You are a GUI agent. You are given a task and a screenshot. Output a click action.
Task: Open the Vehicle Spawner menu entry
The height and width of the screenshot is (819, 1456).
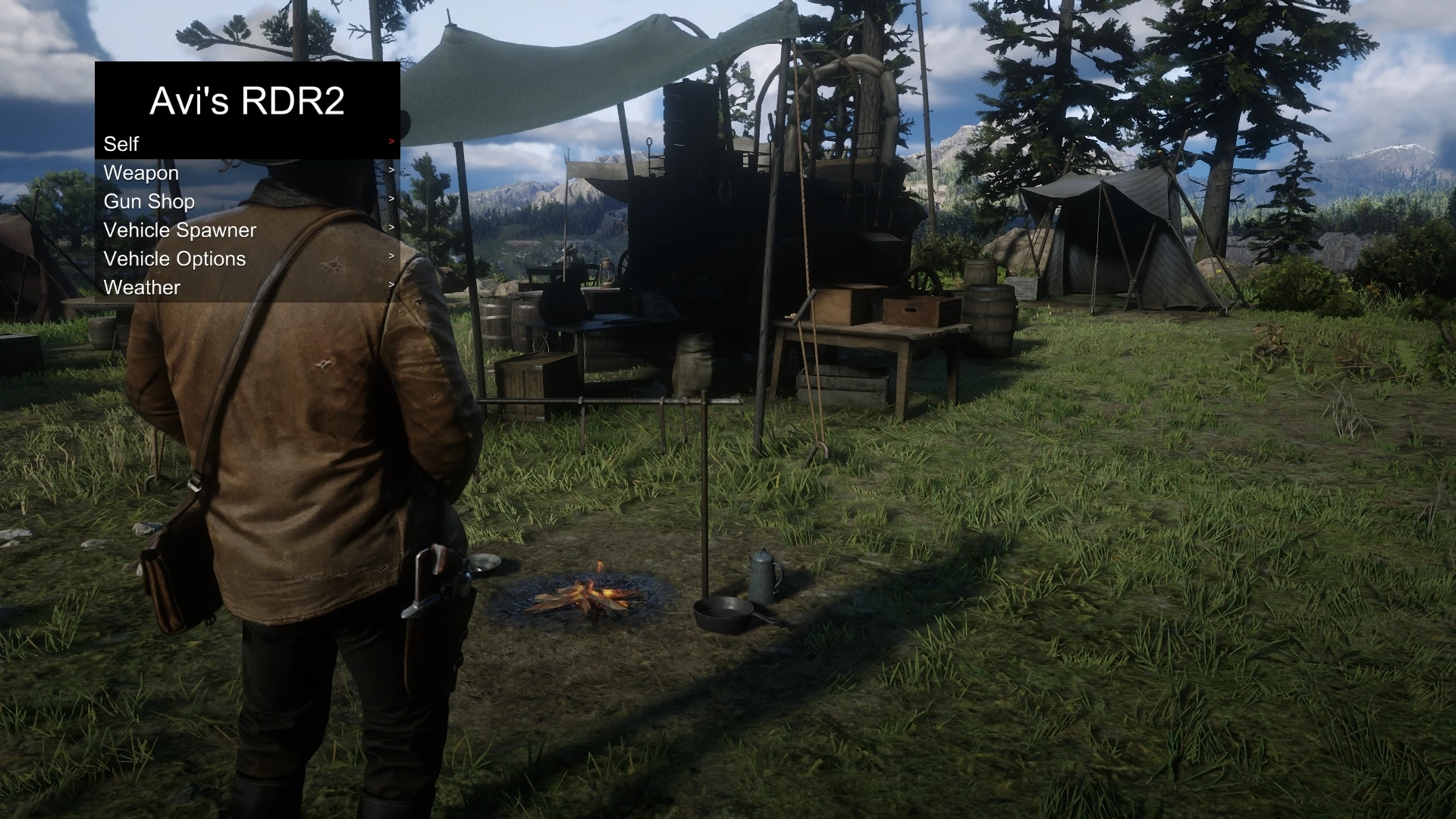180,230
